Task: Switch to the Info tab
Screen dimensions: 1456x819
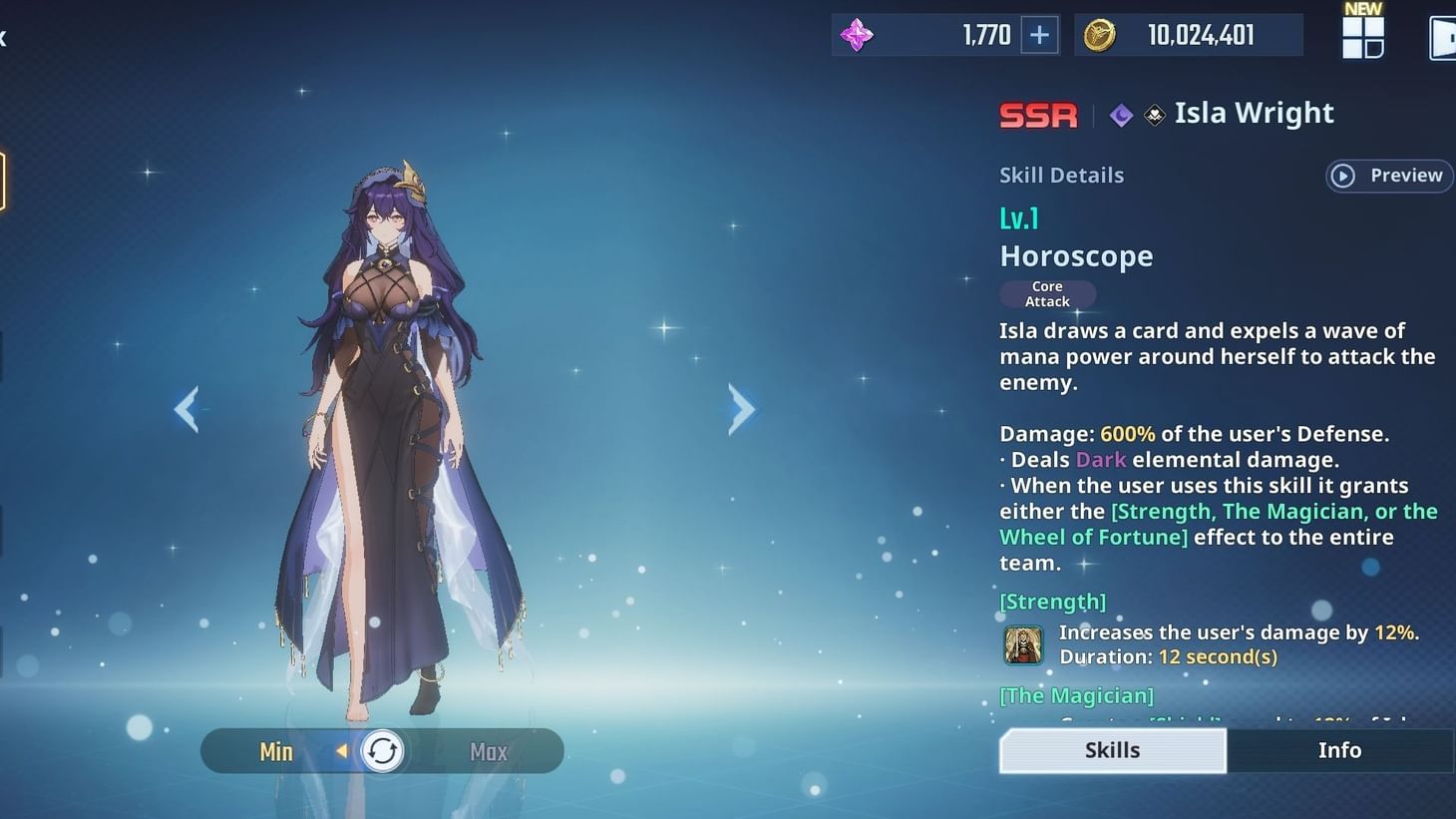Action: (1339, 750)
